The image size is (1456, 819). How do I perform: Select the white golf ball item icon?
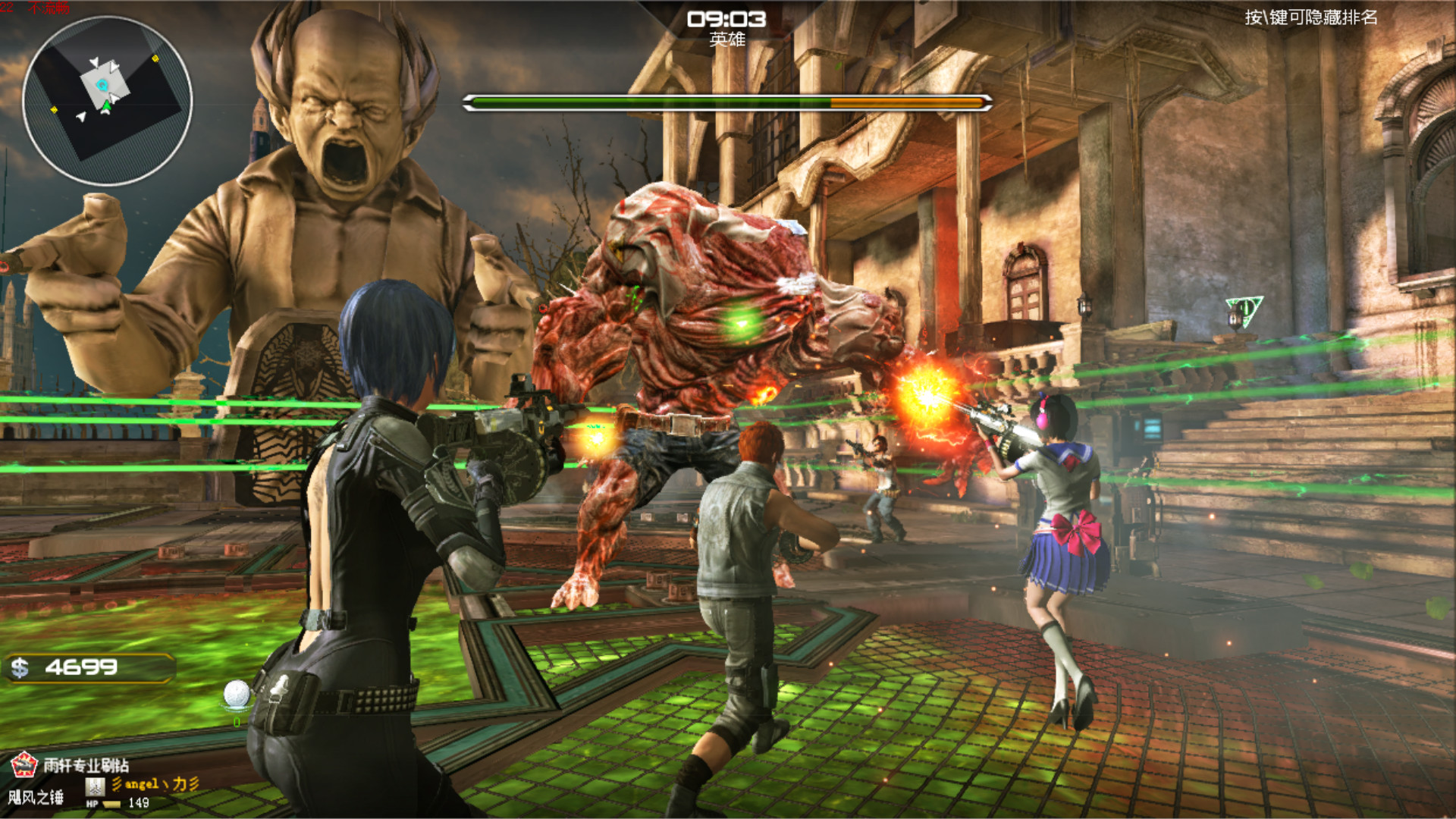pyautogui.click(x=237, y=693)
